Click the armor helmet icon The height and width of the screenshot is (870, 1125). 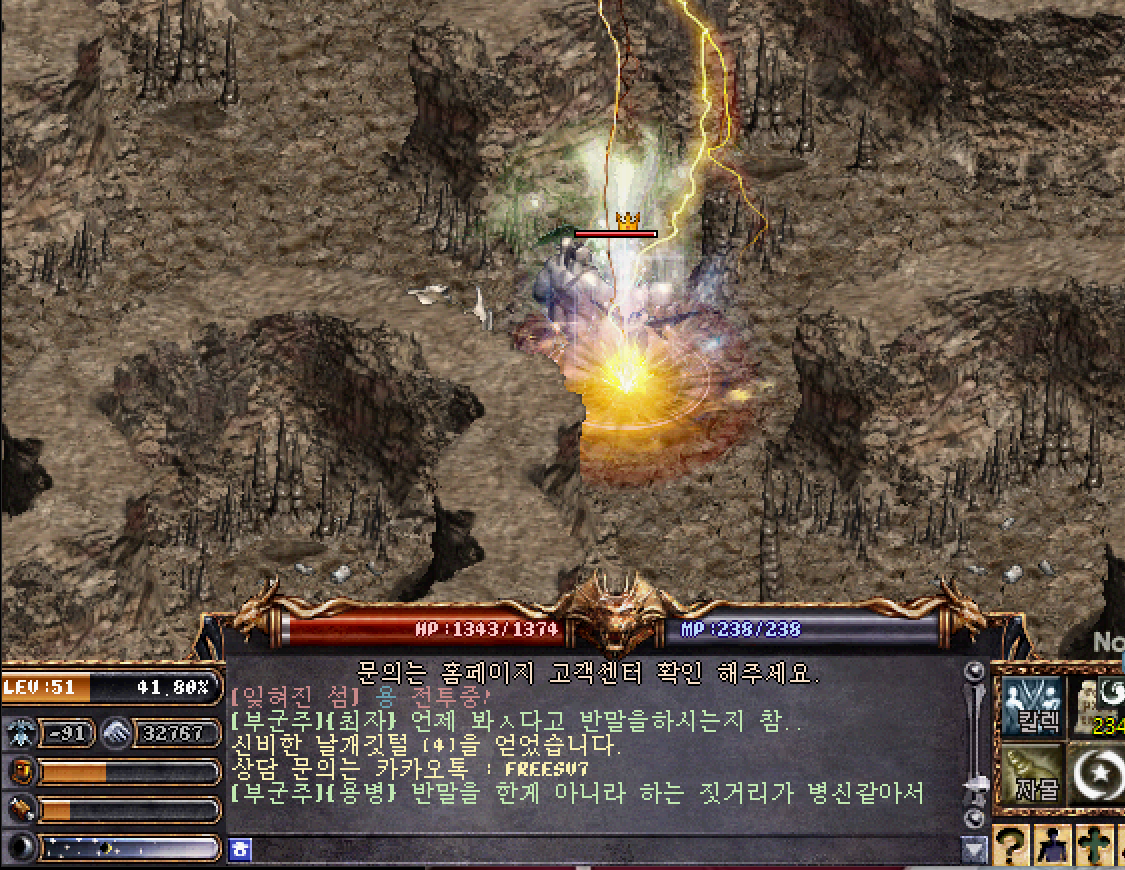tap(20, 772)
